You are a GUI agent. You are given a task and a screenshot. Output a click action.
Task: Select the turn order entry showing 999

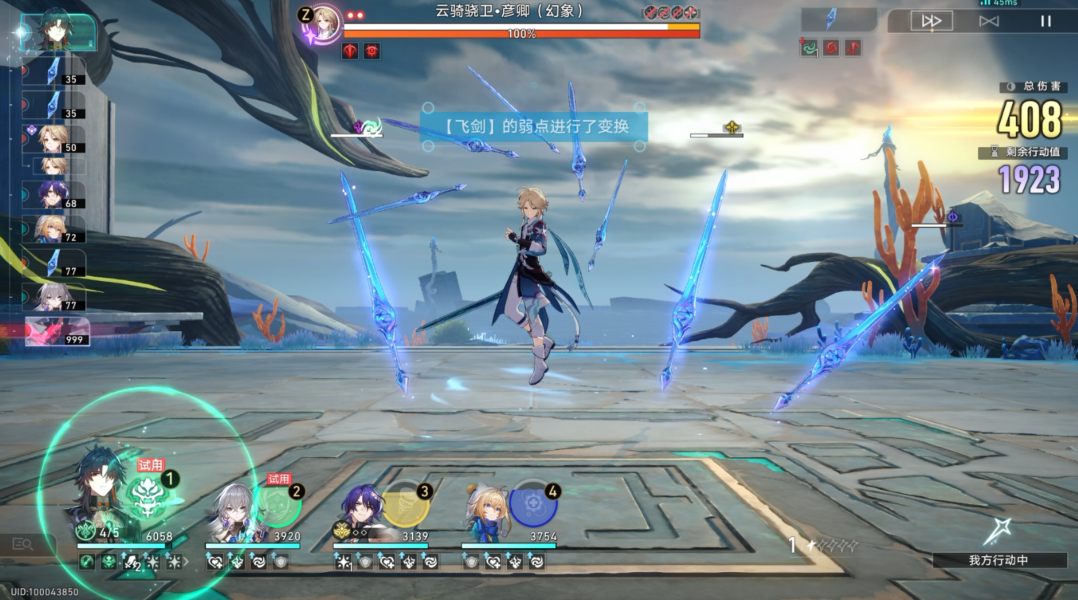[57, 331]
